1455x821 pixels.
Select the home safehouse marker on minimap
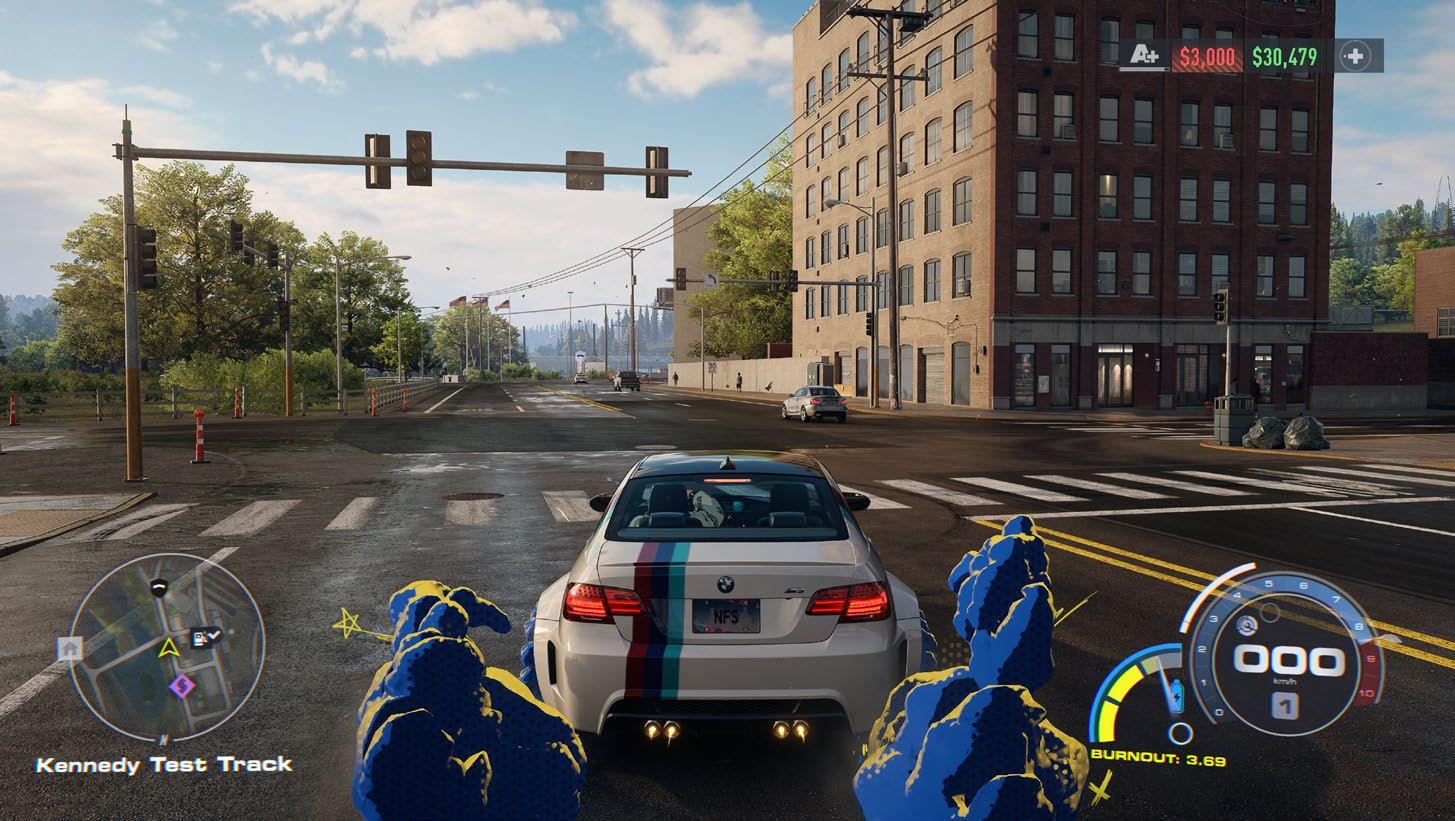pyautogui.click(x=69, y=648)
